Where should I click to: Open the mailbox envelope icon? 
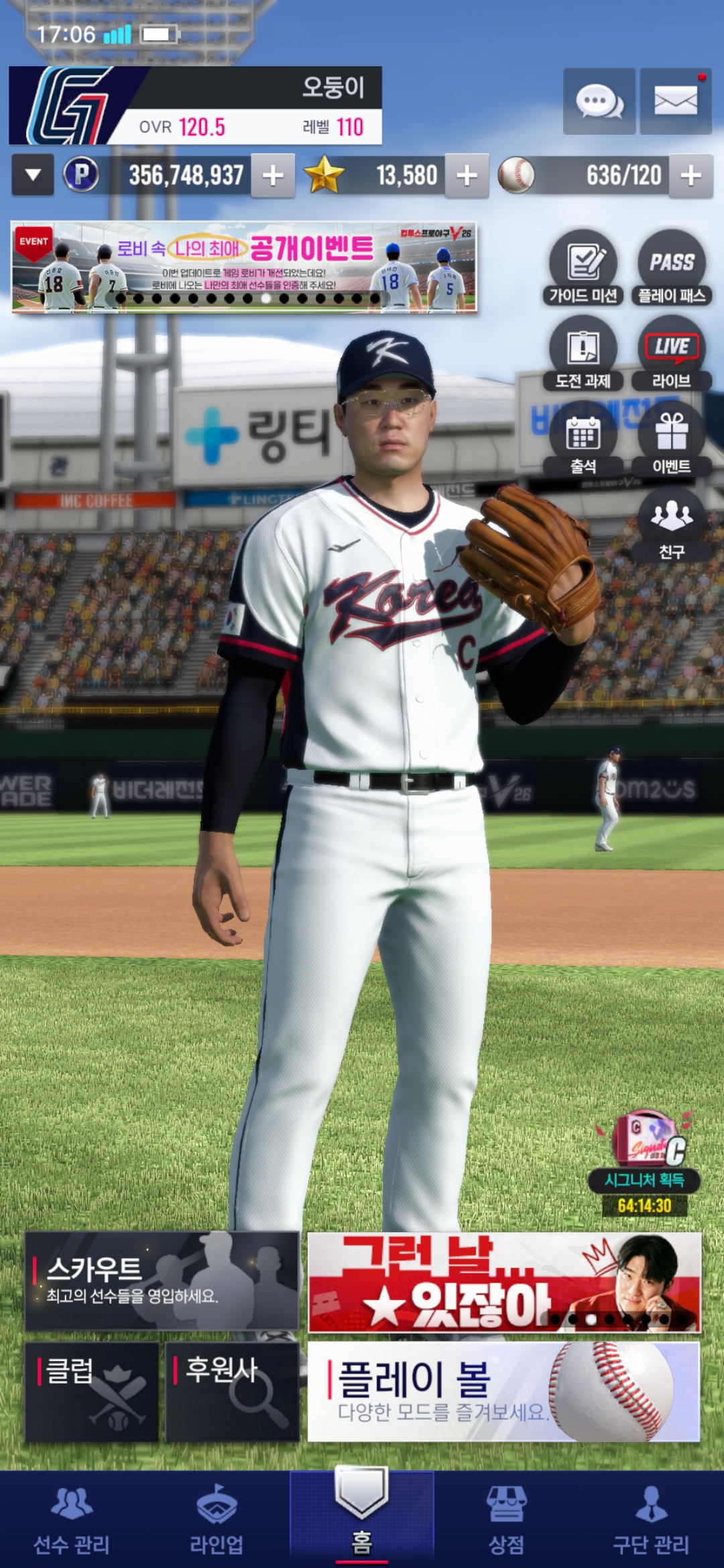tap(675, 102)
